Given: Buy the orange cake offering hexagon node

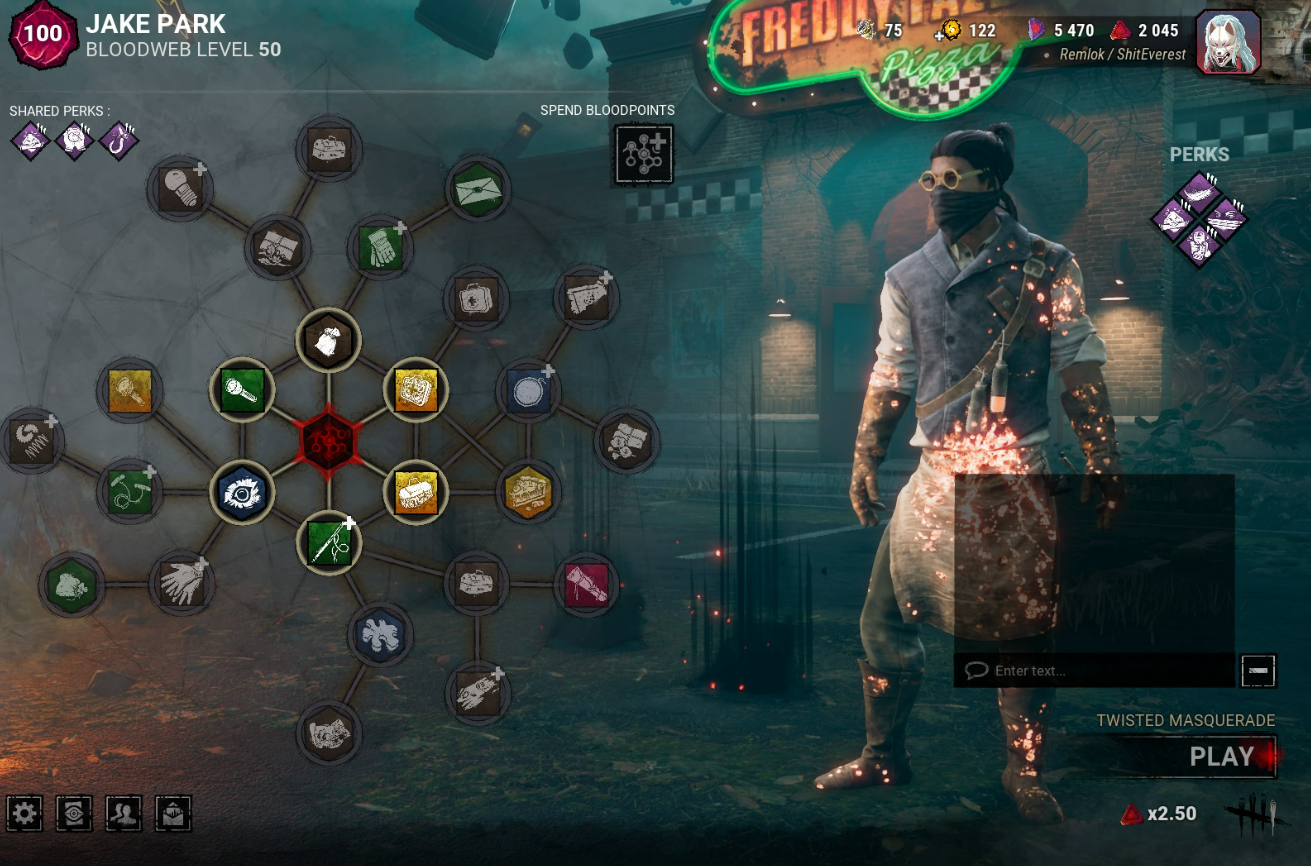Looking at the screenshot, I should coord(528,491).
